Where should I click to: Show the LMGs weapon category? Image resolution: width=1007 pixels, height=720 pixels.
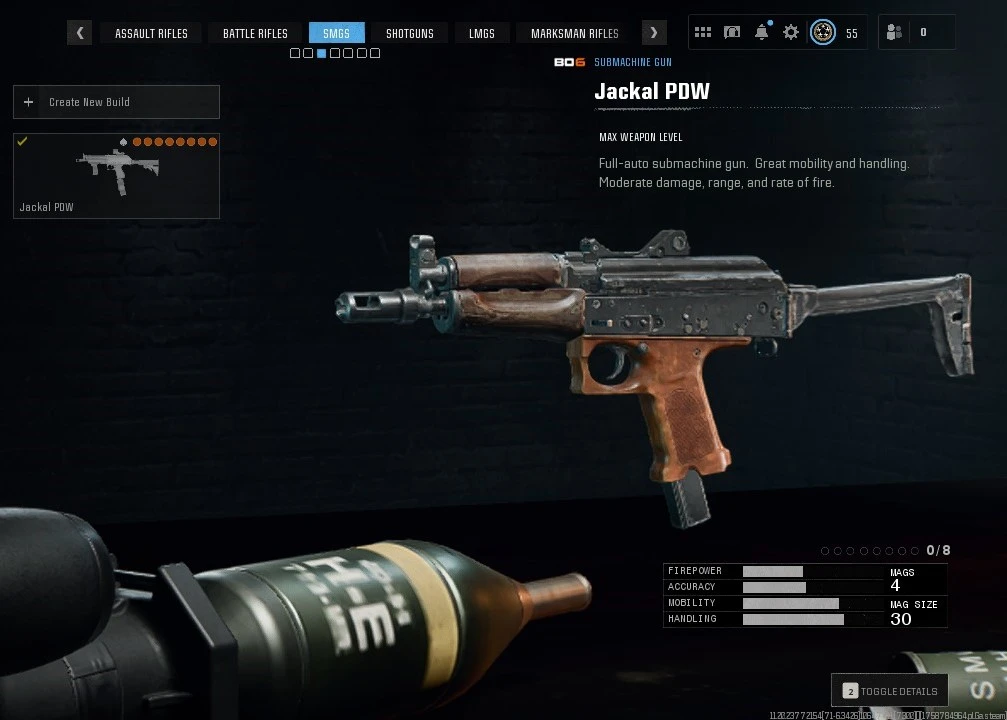click(482, 33)
